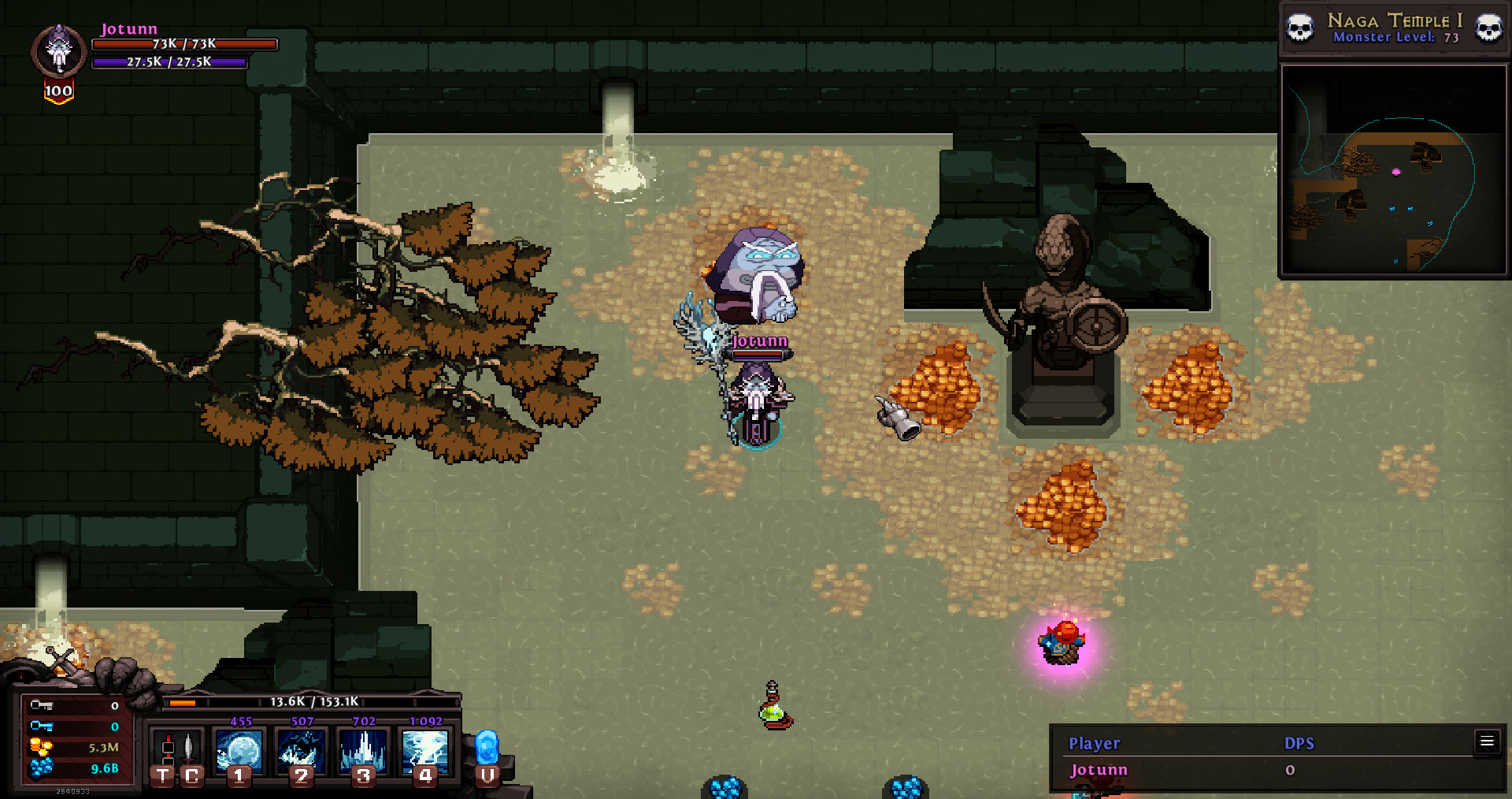Screen dimensions: 1512x799
Task: Select the Player column header
Action: pos(1095,742)
